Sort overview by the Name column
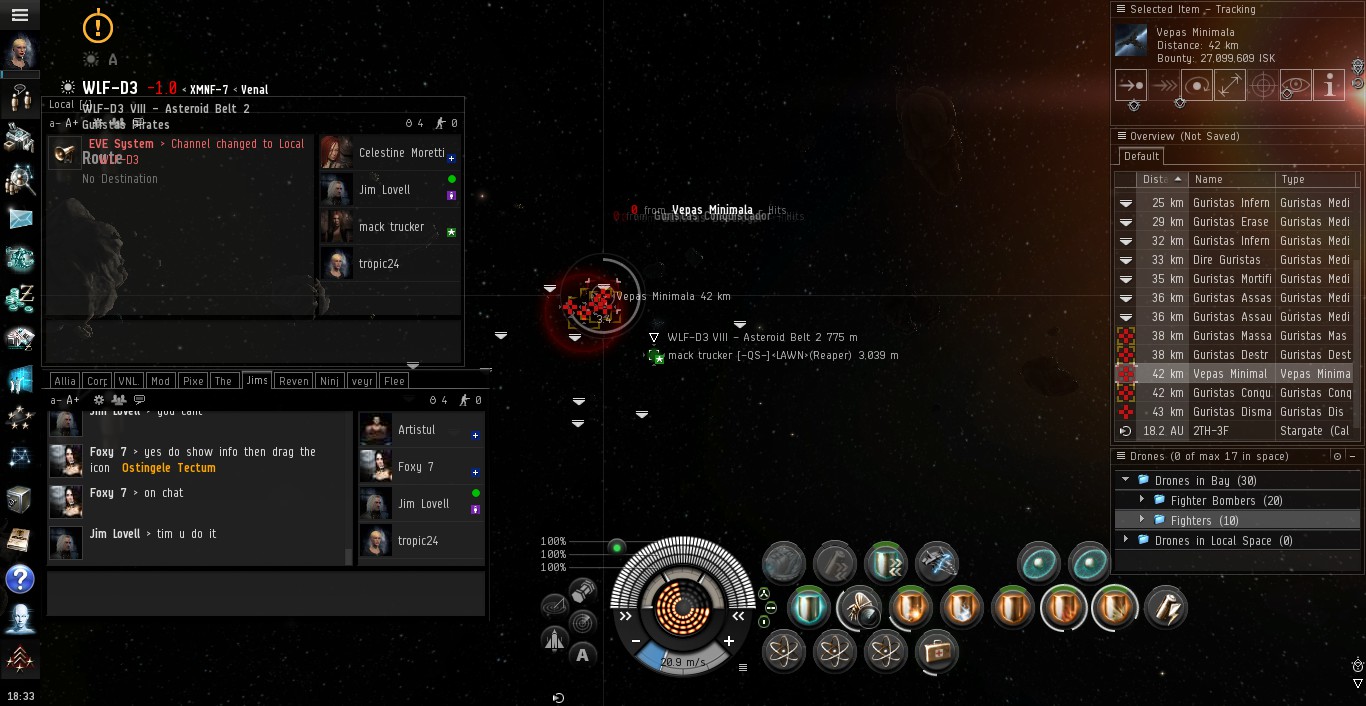The height and width of the screenshot is (706, 1366). 1231,179
